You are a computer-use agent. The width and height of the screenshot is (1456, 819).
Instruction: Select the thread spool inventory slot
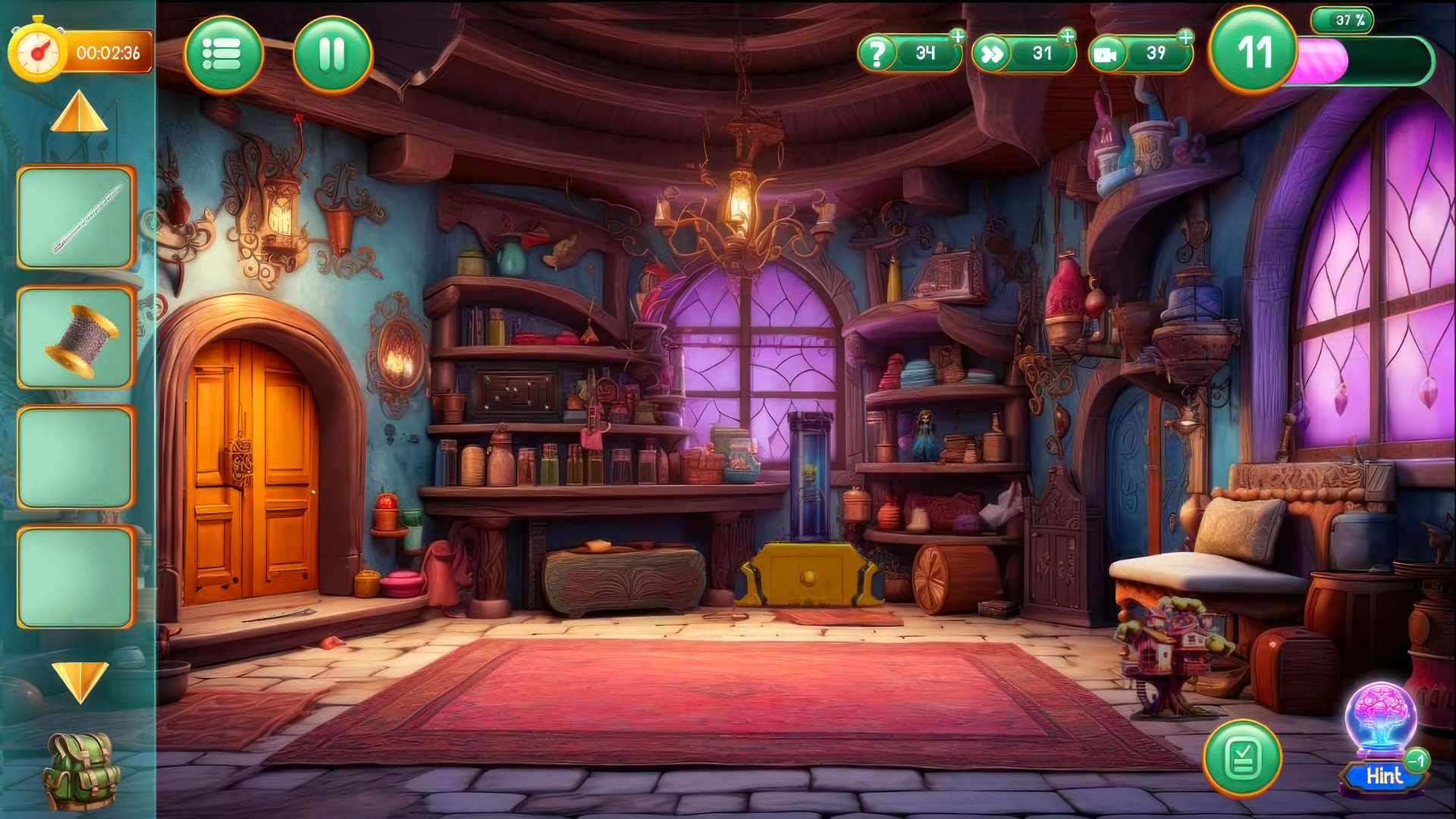[x=76, y=338]
